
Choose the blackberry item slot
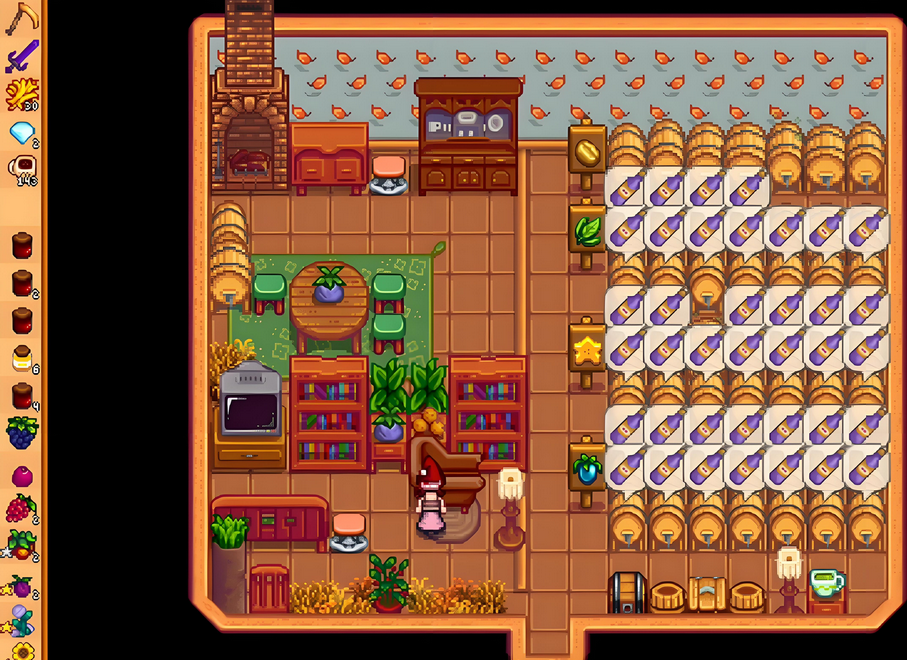21,433
